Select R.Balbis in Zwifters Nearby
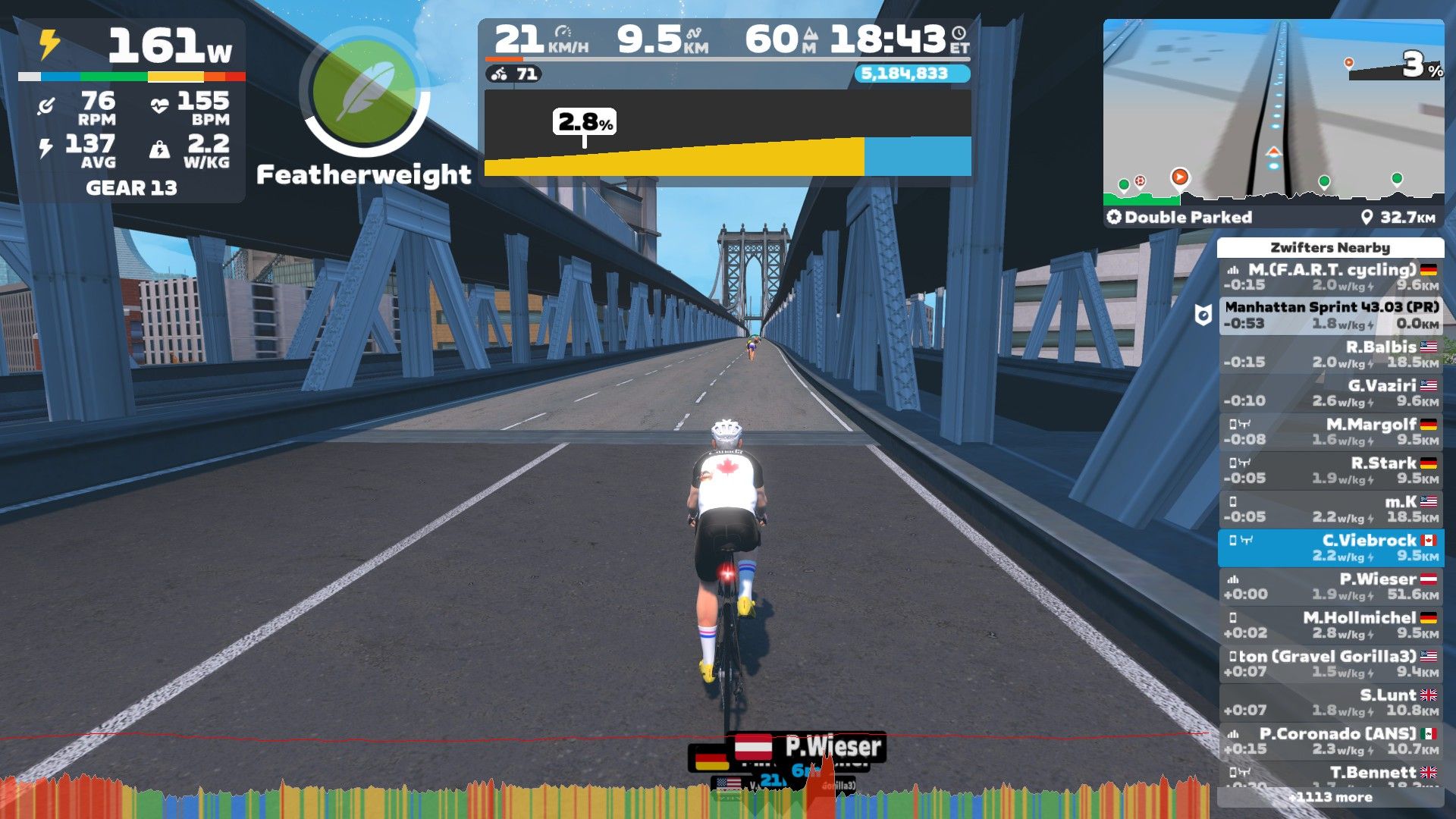 (x=1331, y=354)
